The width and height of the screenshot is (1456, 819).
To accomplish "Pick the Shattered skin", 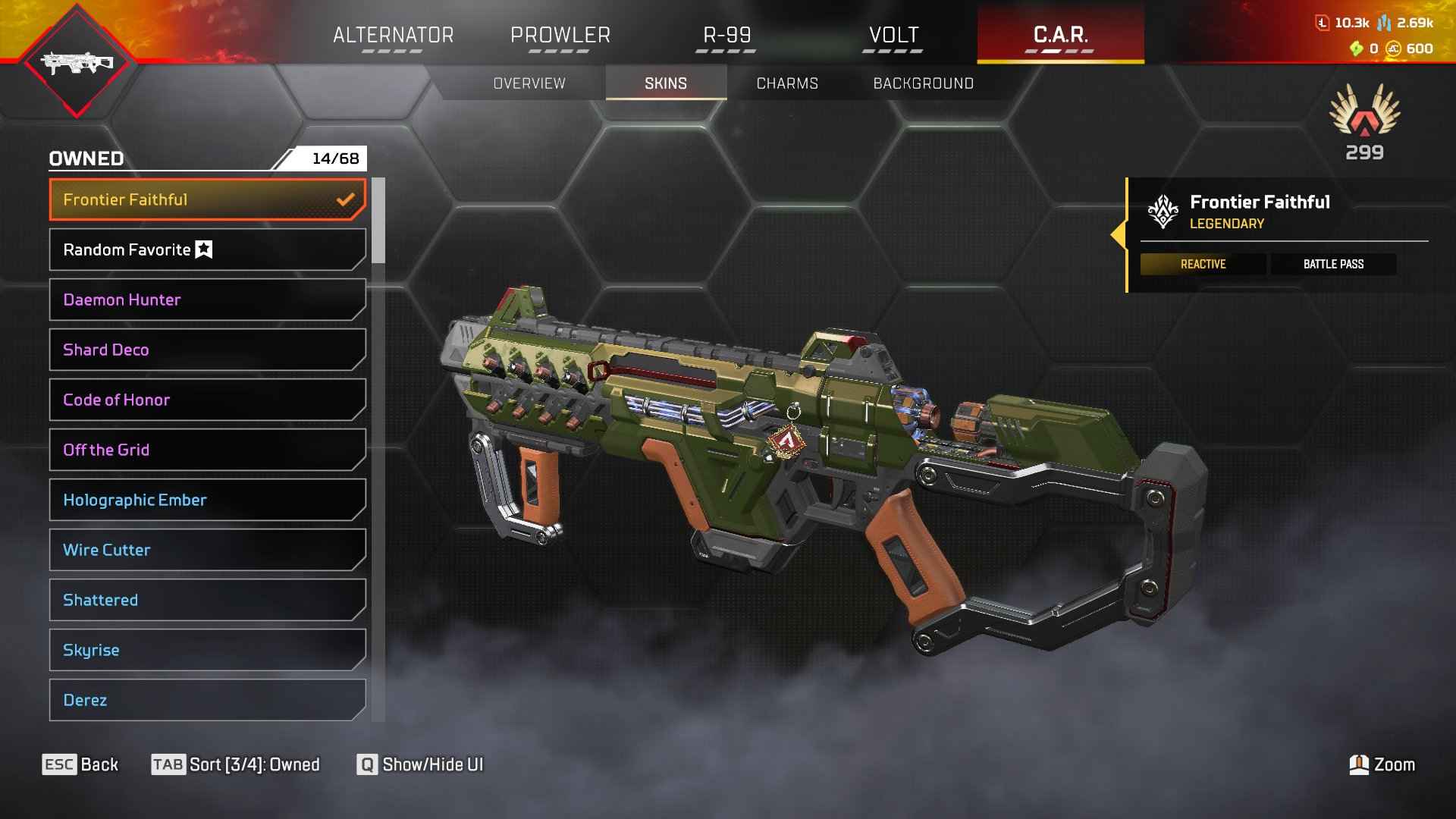I will click(207, 600).
